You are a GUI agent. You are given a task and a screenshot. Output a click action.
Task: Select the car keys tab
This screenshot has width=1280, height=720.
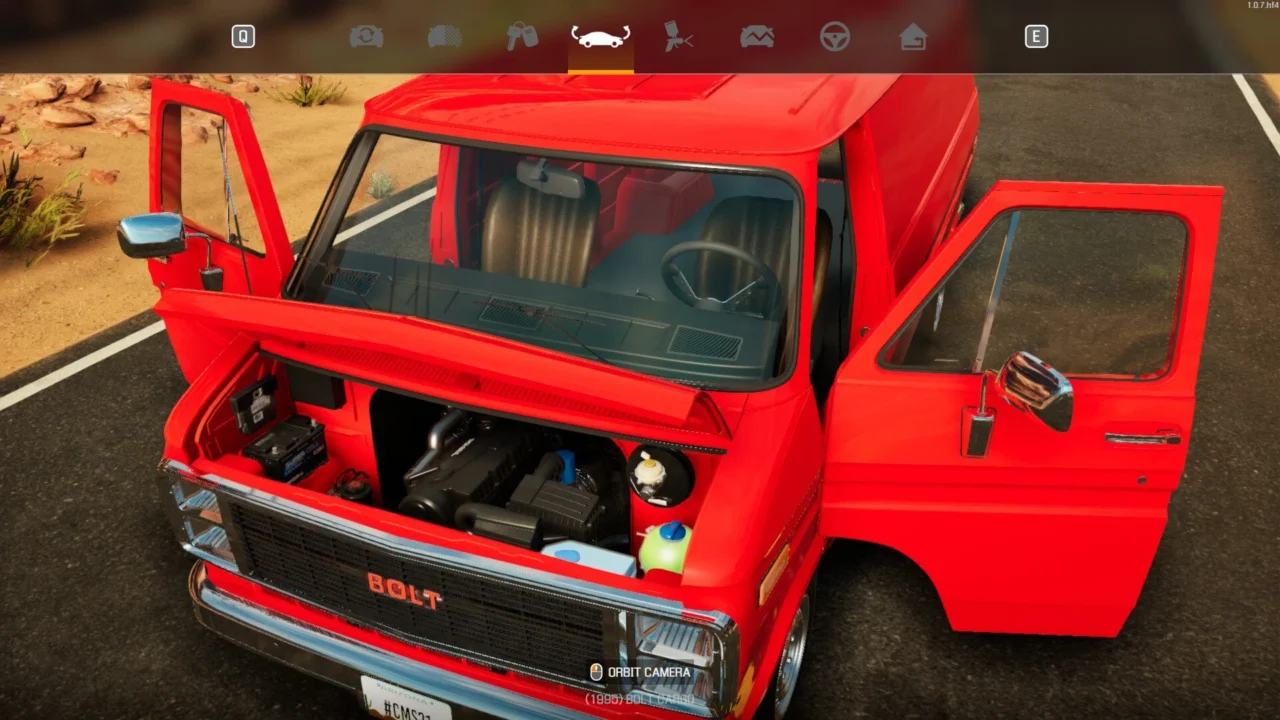pos(522,37)
